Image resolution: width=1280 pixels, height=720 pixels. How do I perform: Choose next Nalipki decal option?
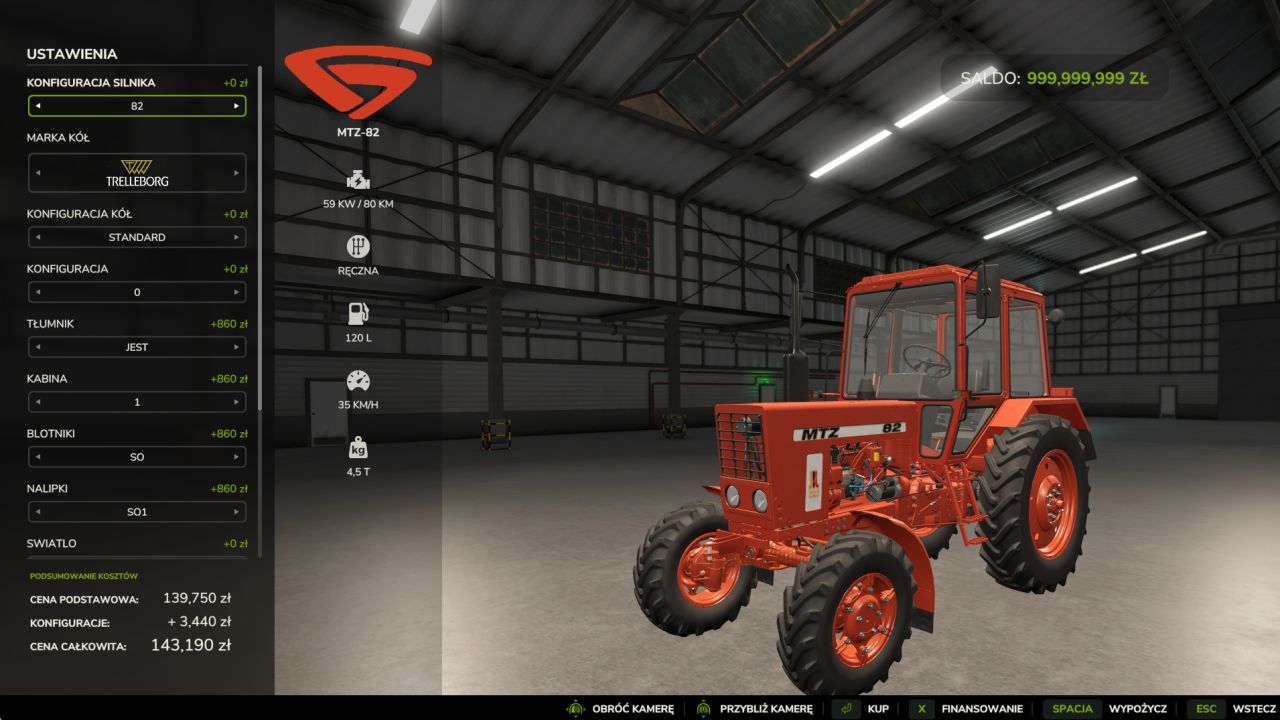[x=237, y=513]
